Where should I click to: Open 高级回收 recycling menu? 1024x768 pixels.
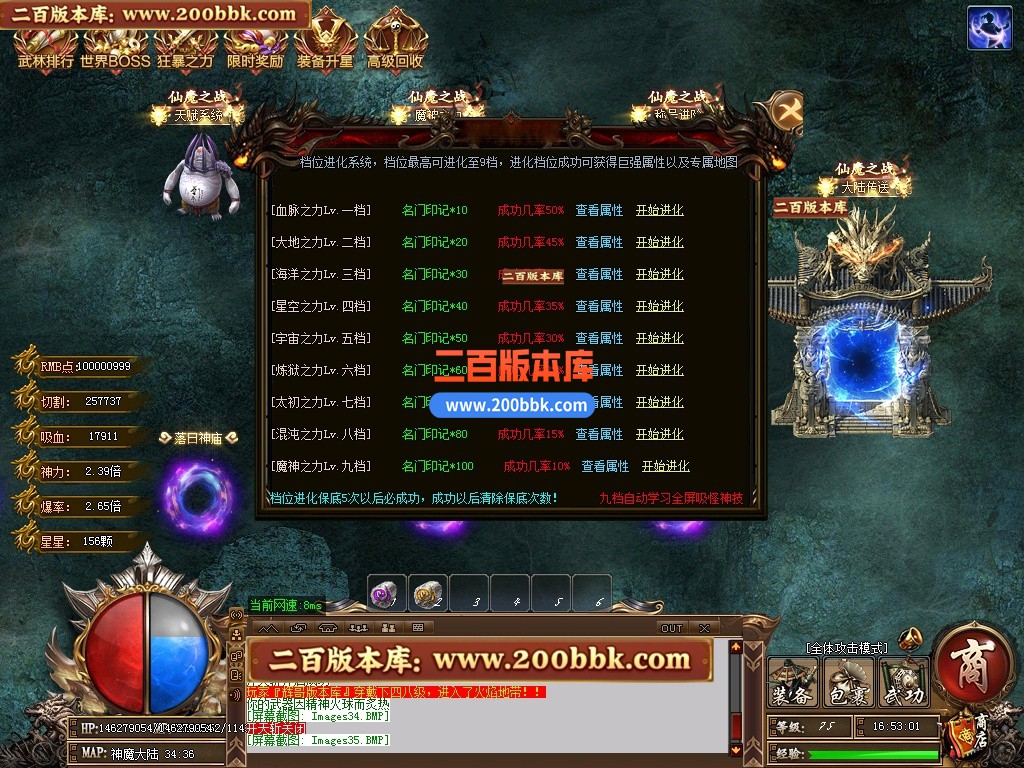point(395,45)
